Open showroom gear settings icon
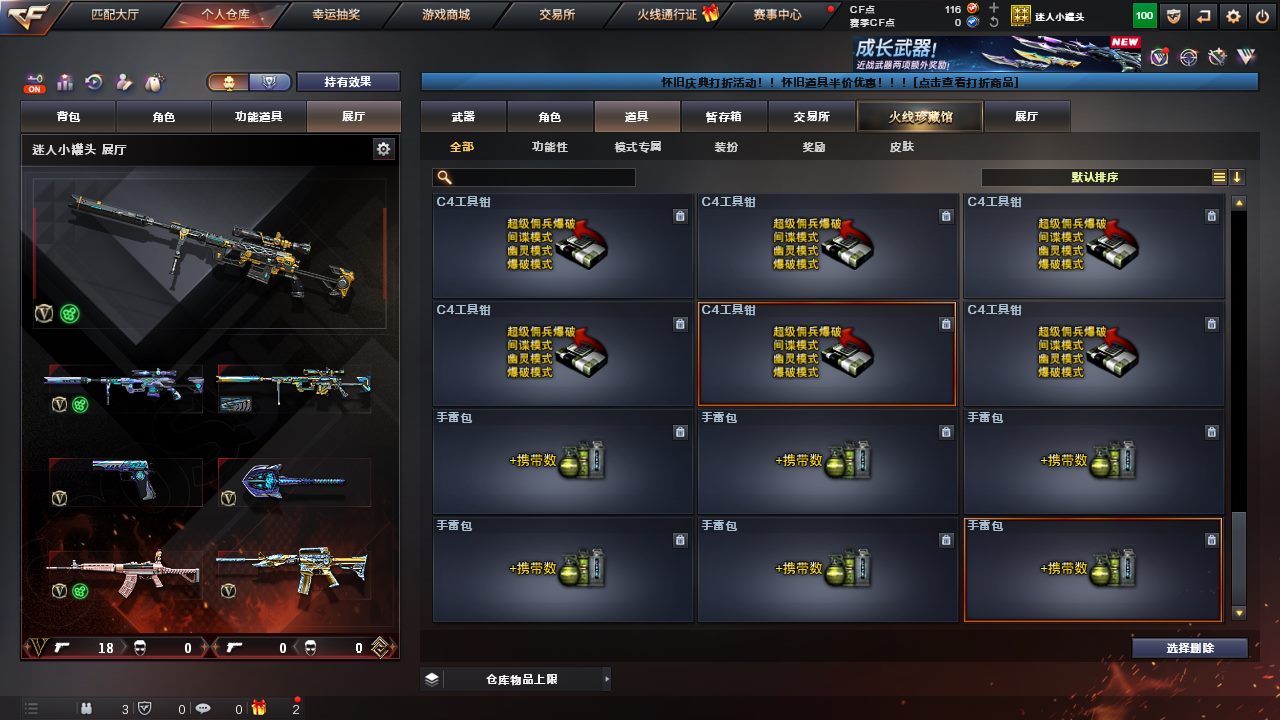 tap(383, 149)
